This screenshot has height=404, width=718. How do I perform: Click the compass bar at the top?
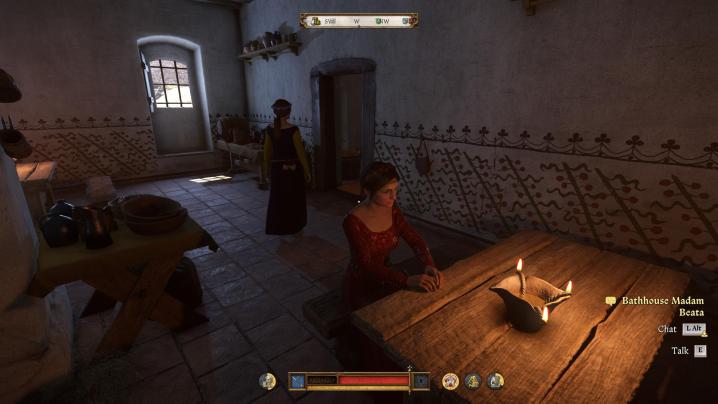(359, 20)
